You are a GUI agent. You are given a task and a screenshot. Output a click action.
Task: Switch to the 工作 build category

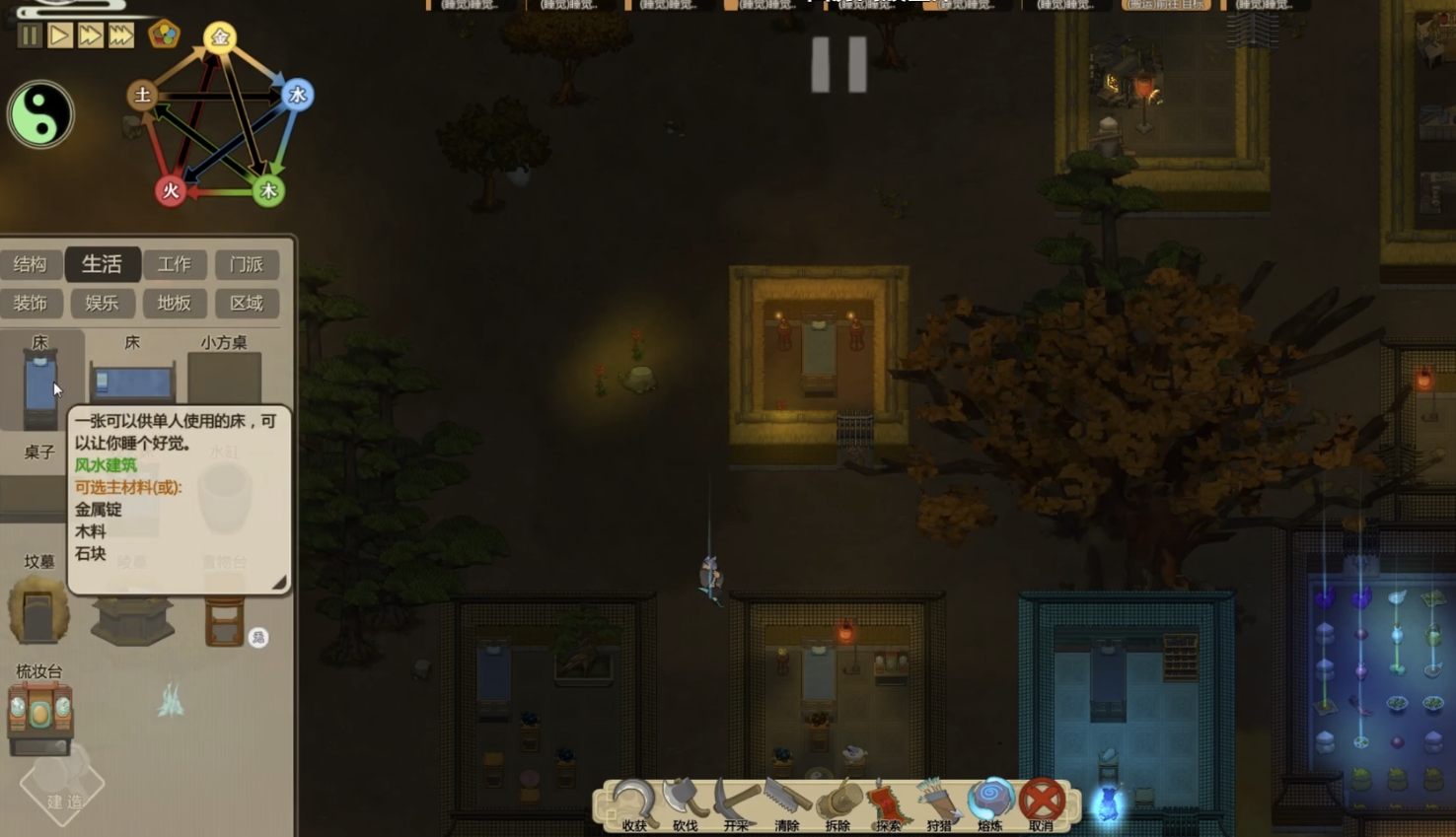pos(175,264)
